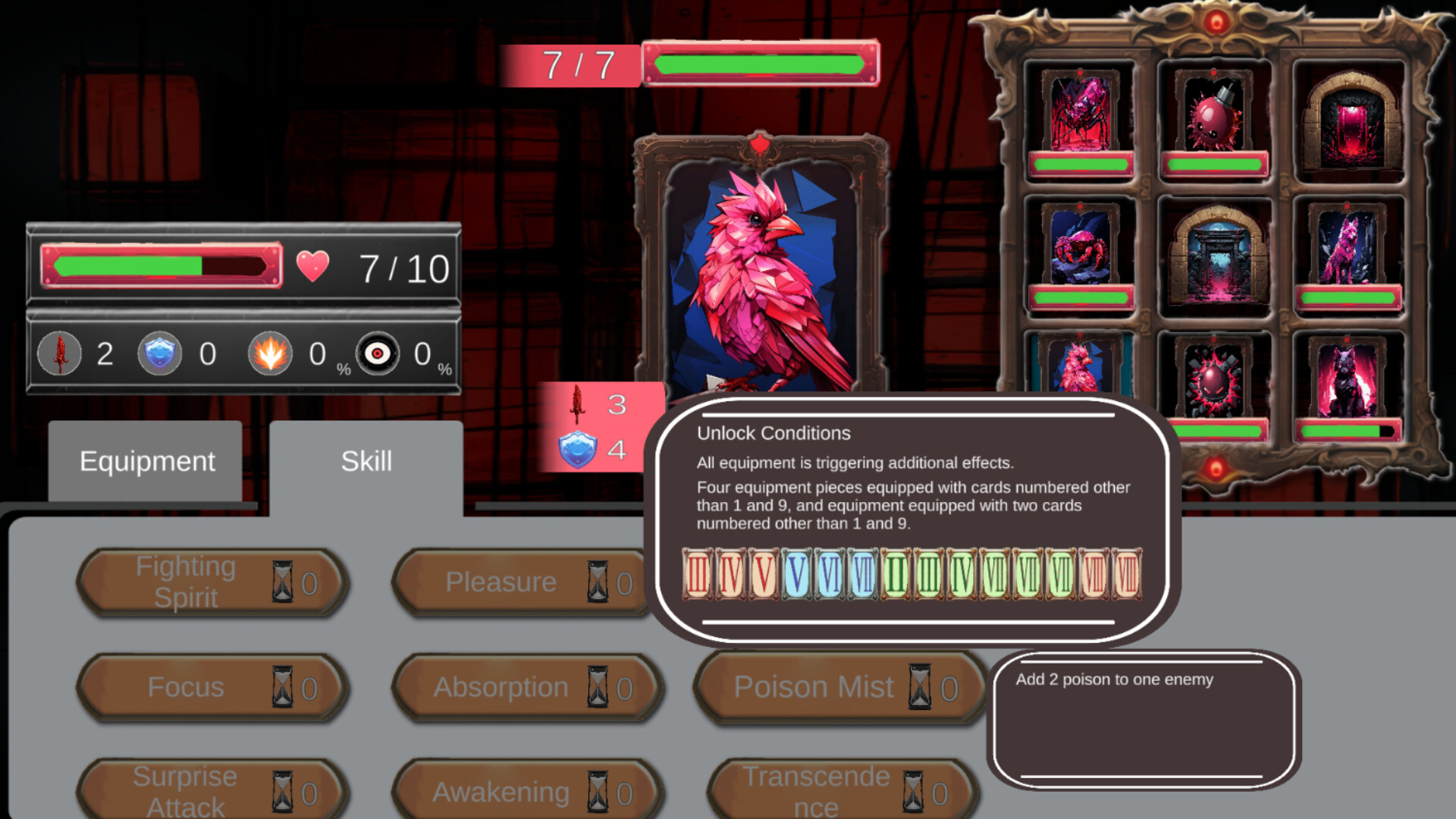The height and width of the screenshot is (819, 1456).
Task: Toggle the Fighting Spirit skill
Action: 212,581
